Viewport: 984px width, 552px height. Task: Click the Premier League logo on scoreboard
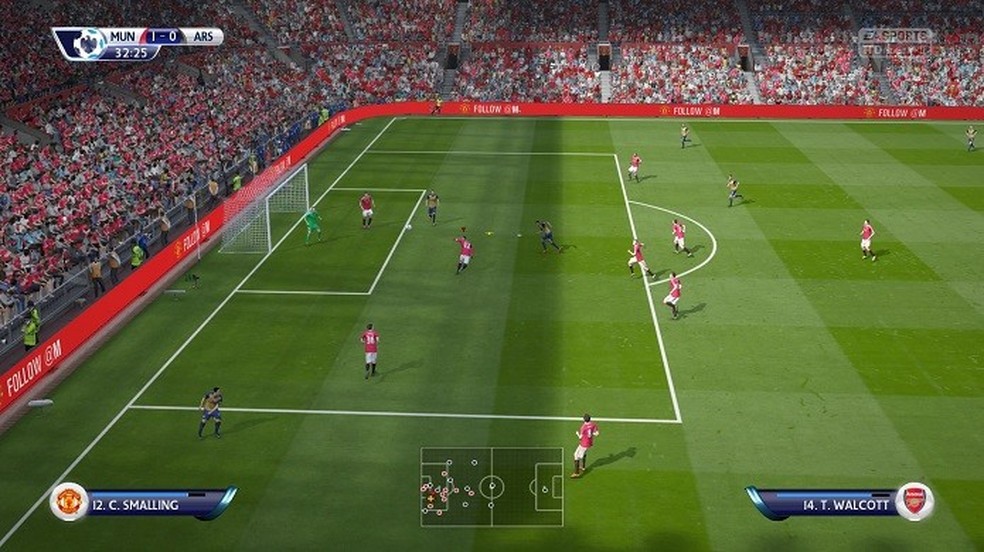tap(85, 43)
